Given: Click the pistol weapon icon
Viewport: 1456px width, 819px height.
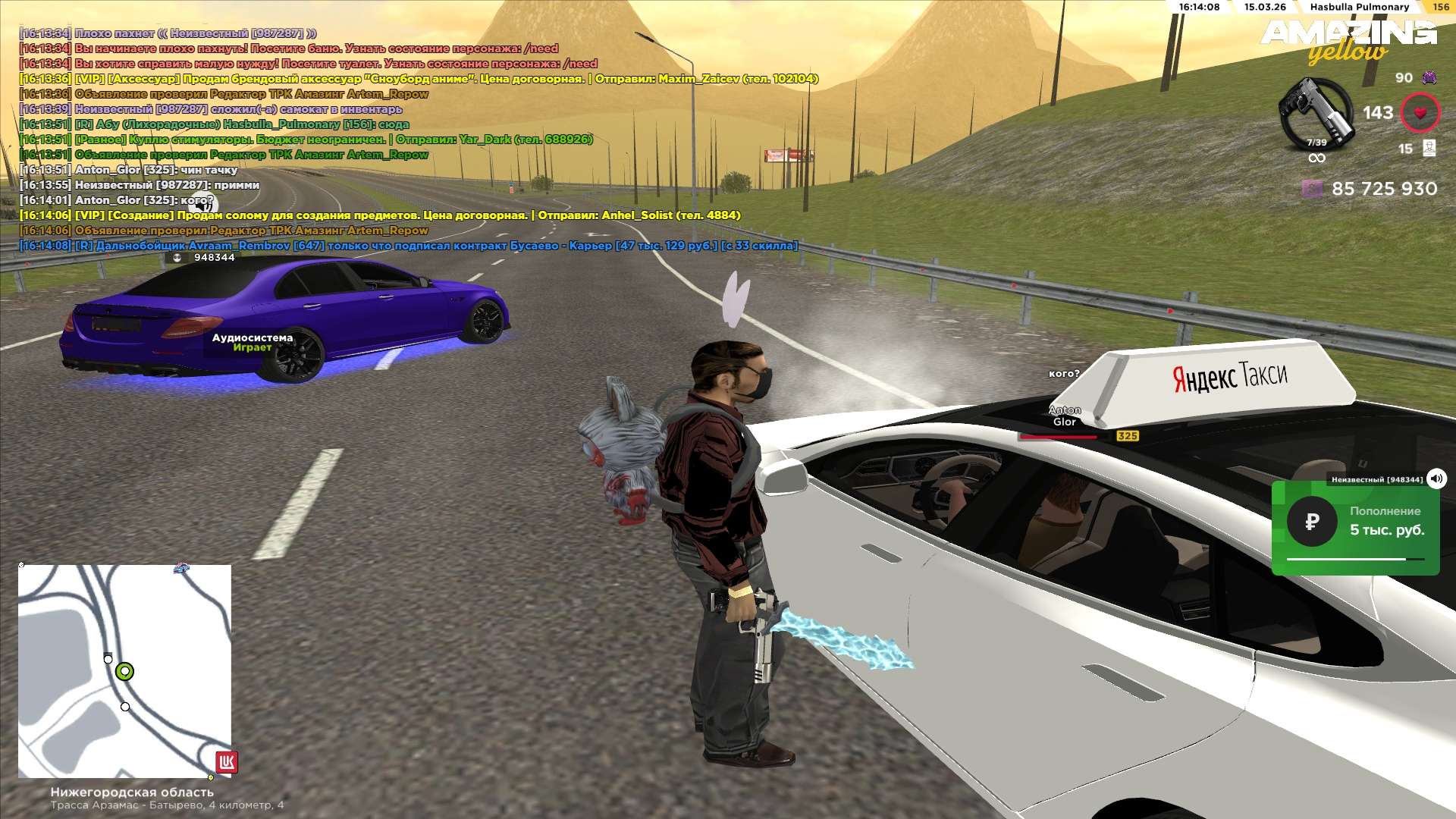Looking at the screenshot, I should 1316,114.
